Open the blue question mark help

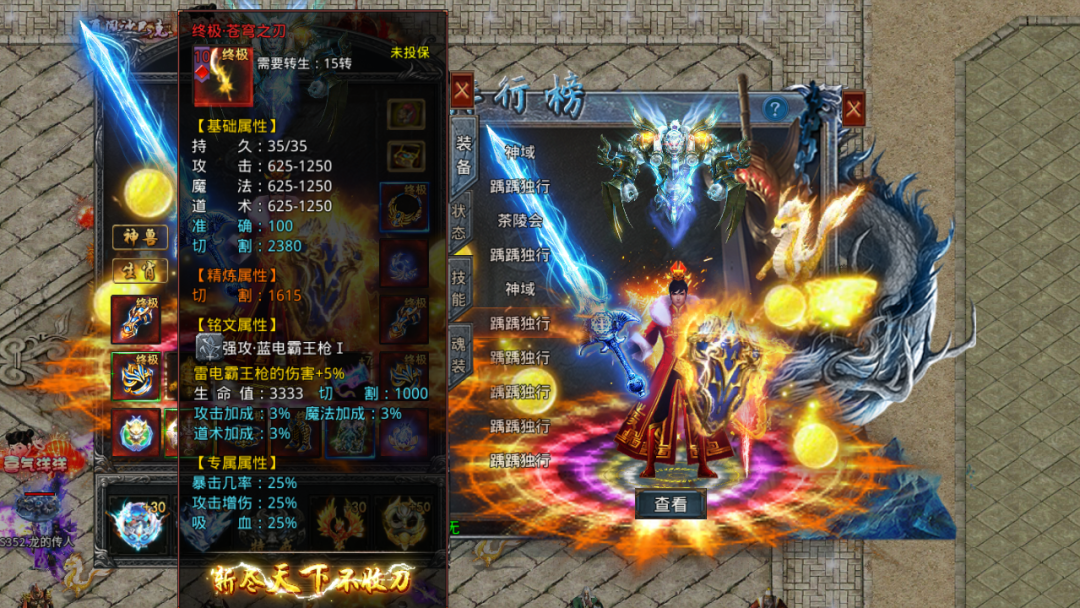pos(773,108)
